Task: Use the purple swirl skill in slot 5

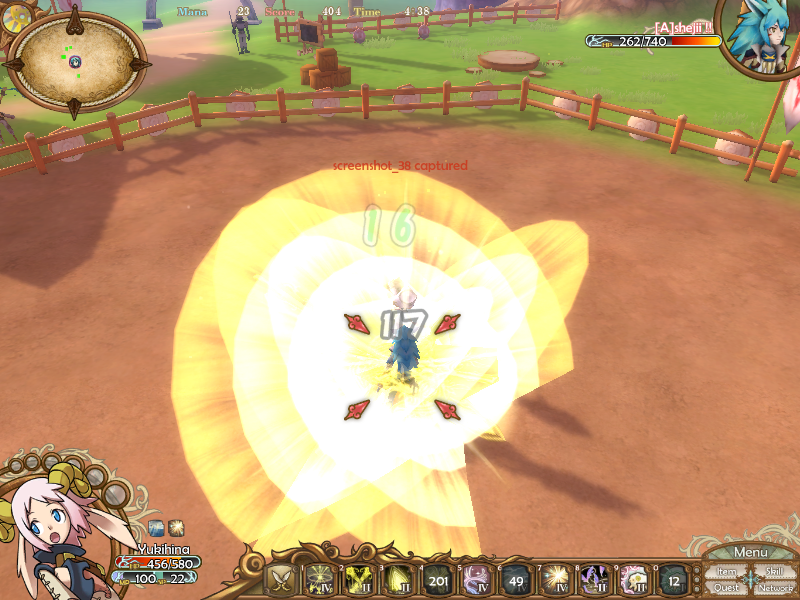Action: (478, 580)
